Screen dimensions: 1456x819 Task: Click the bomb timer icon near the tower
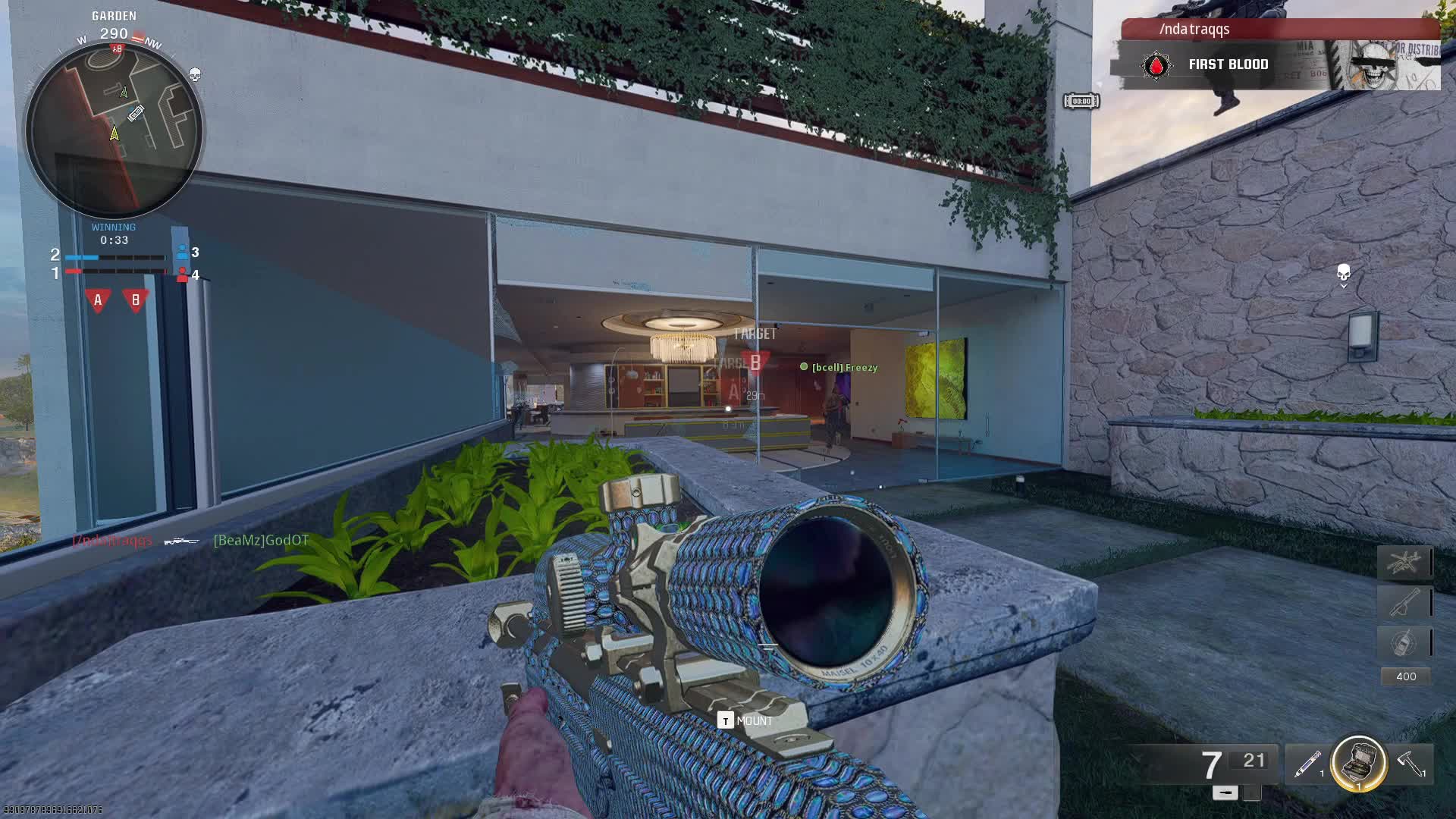1081,101
